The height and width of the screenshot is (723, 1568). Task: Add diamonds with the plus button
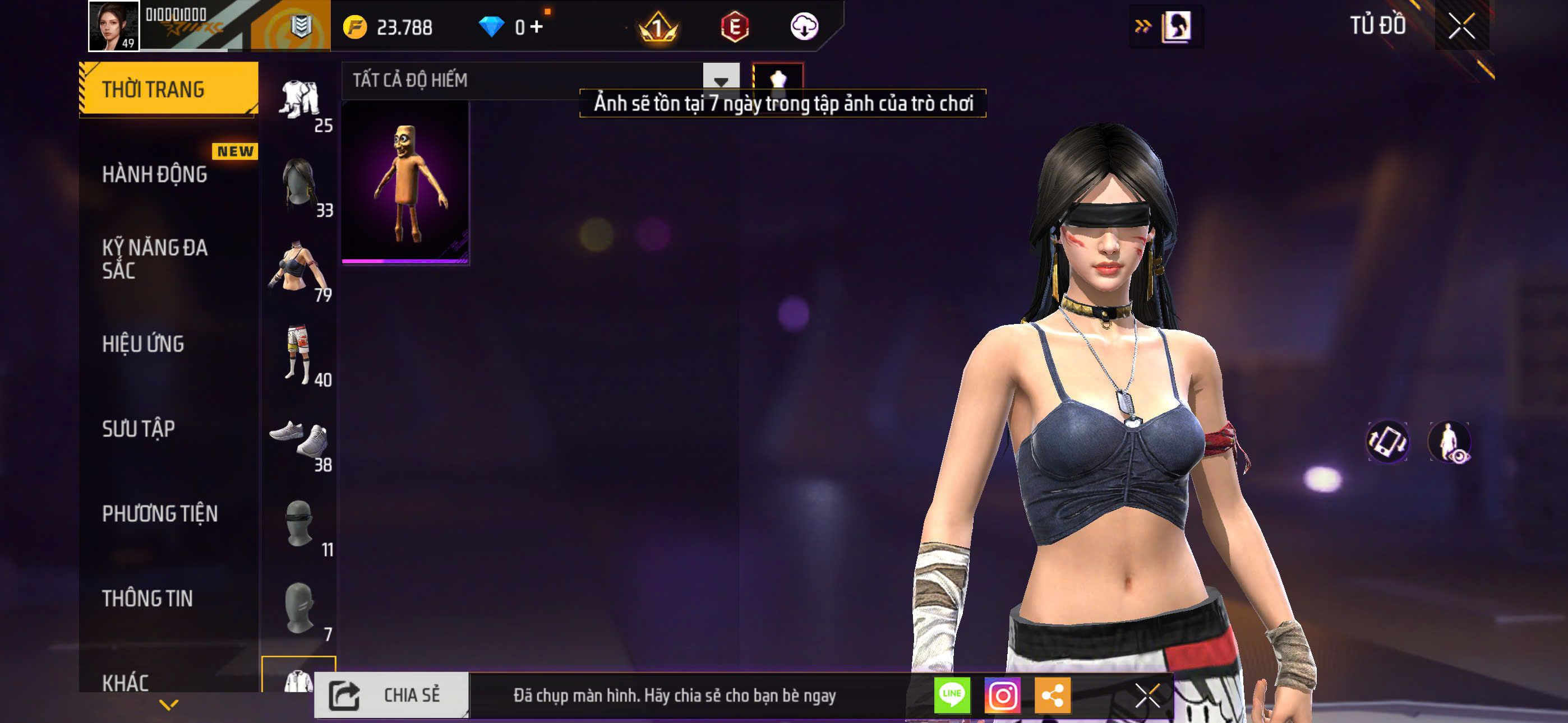(x=537, y=27)
